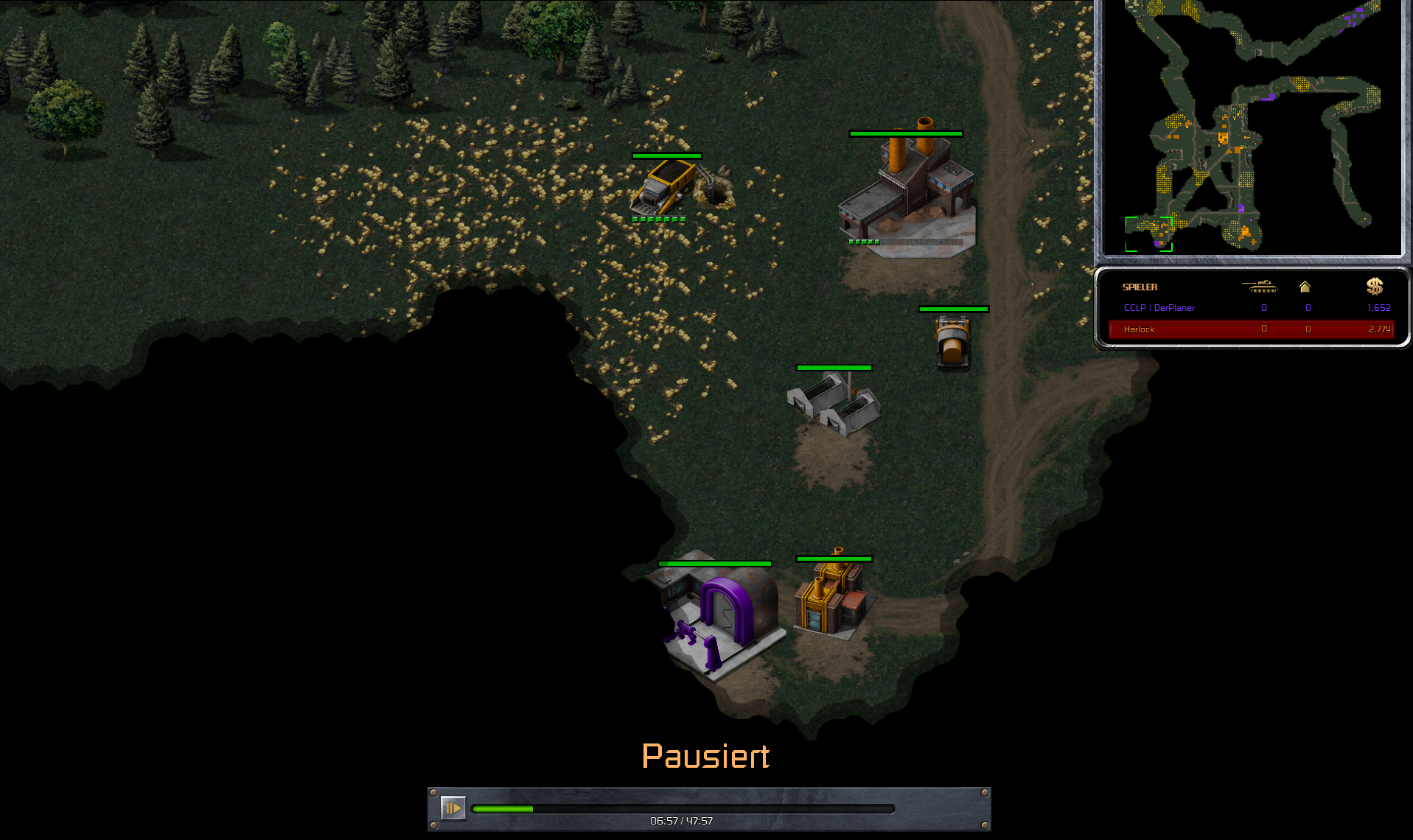Seek along the replay progress bar
The image size is (1413, 840).
(683, 809)
